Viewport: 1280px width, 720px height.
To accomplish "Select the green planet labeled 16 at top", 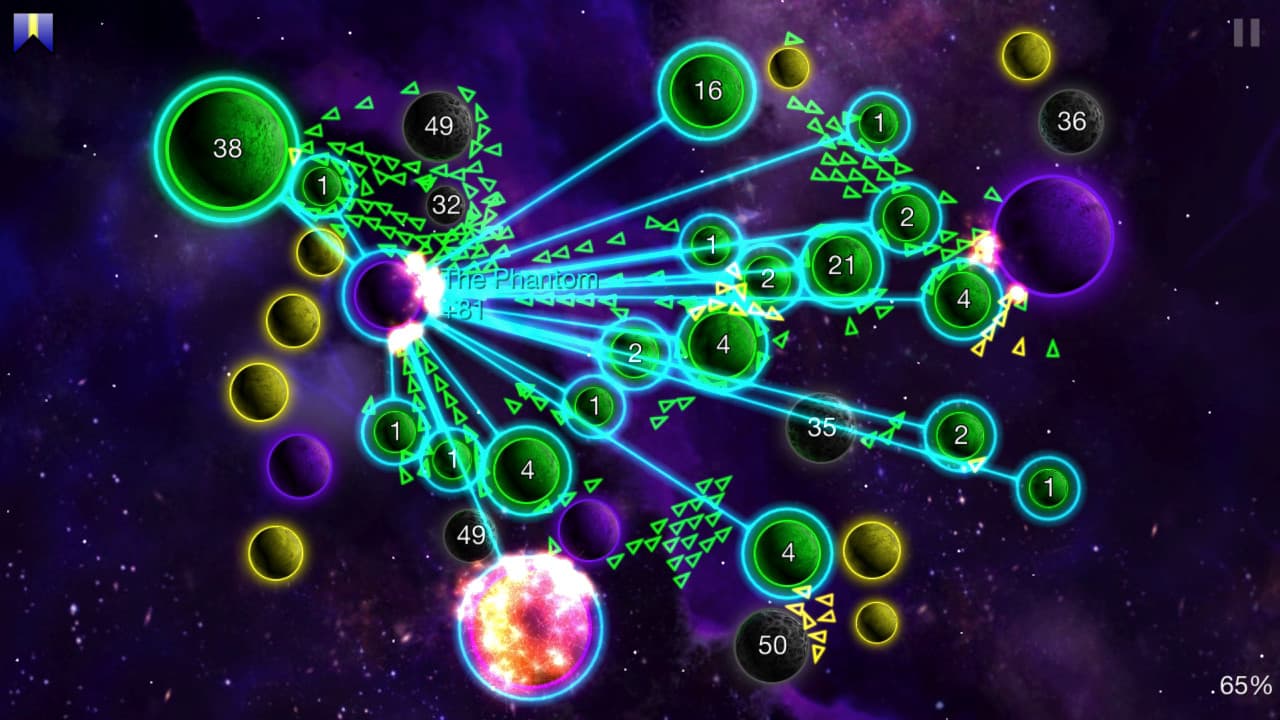I will pyautogui.click(x=708, y=91).
